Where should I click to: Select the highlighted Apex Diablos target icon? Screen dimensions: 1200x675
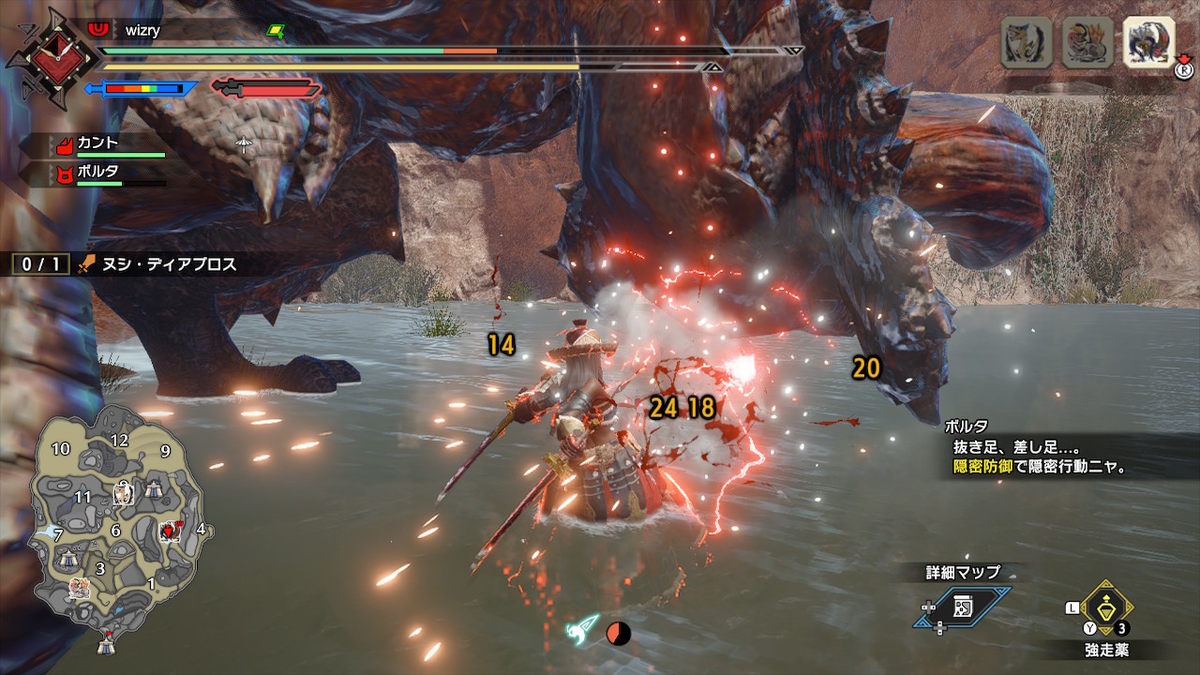tap(1149, 43)
